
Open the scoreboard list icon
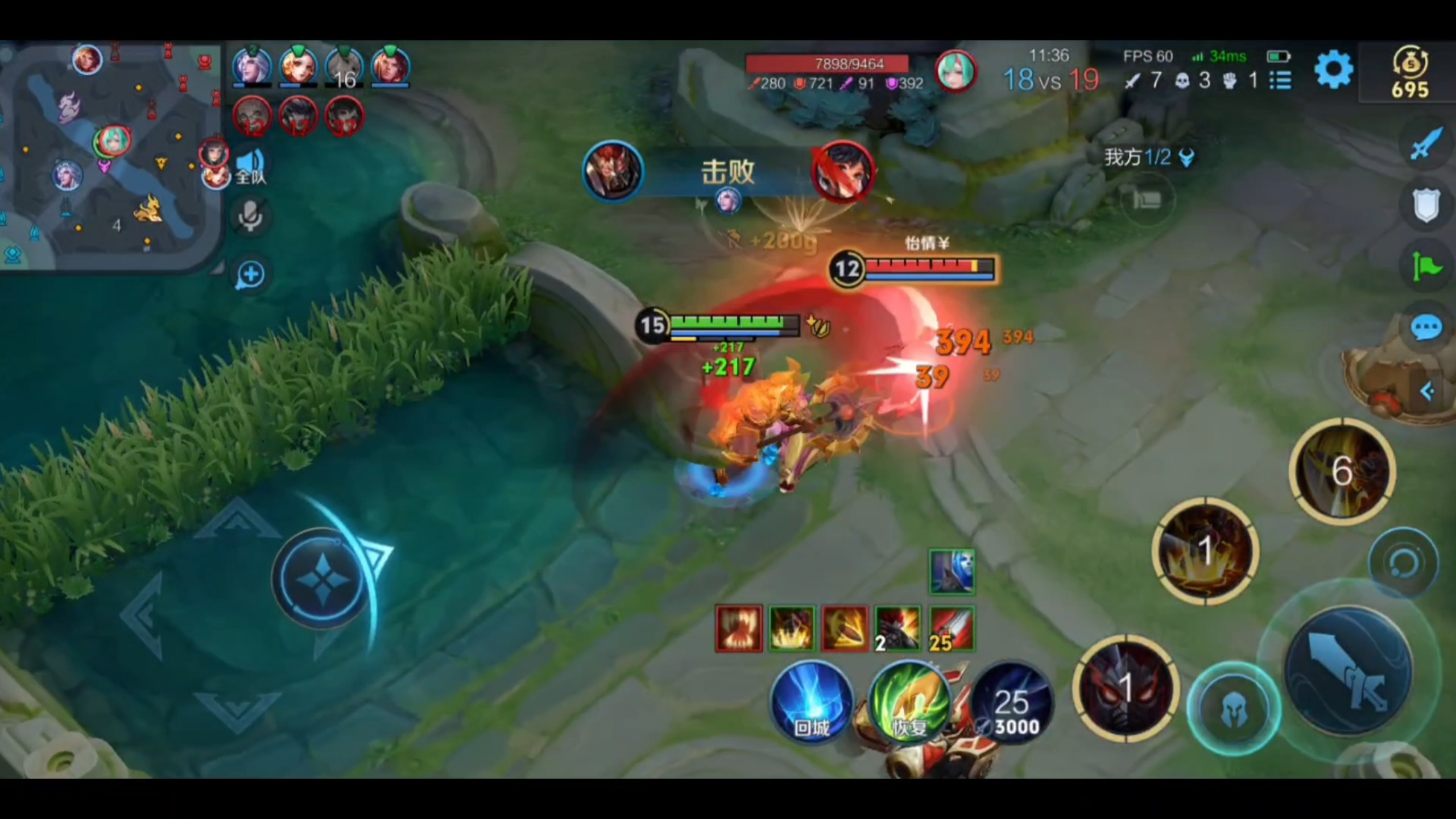pos(1280,80)
